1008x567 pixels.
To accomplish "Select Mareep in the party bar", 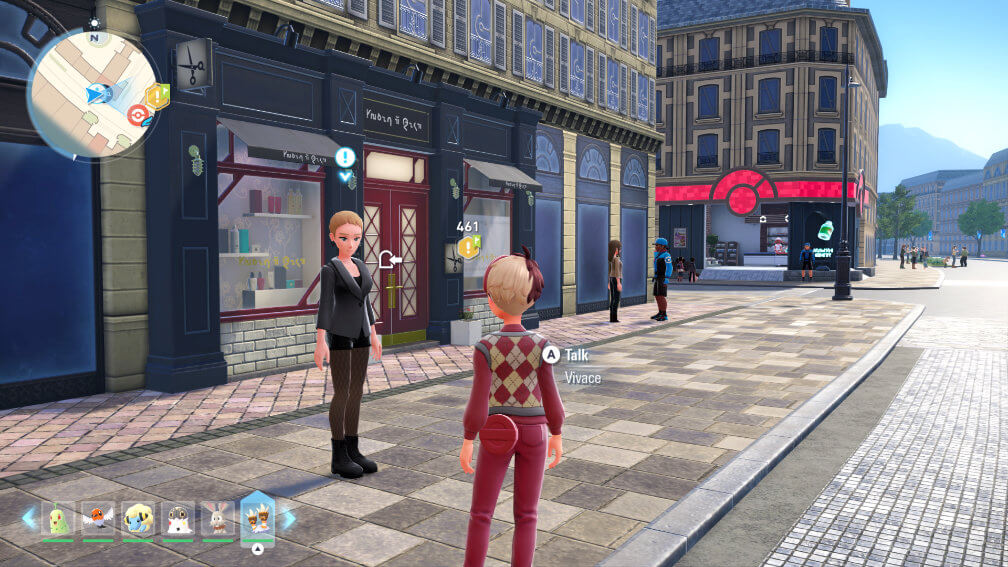I will pyautogui.click(x=138, y=519).
